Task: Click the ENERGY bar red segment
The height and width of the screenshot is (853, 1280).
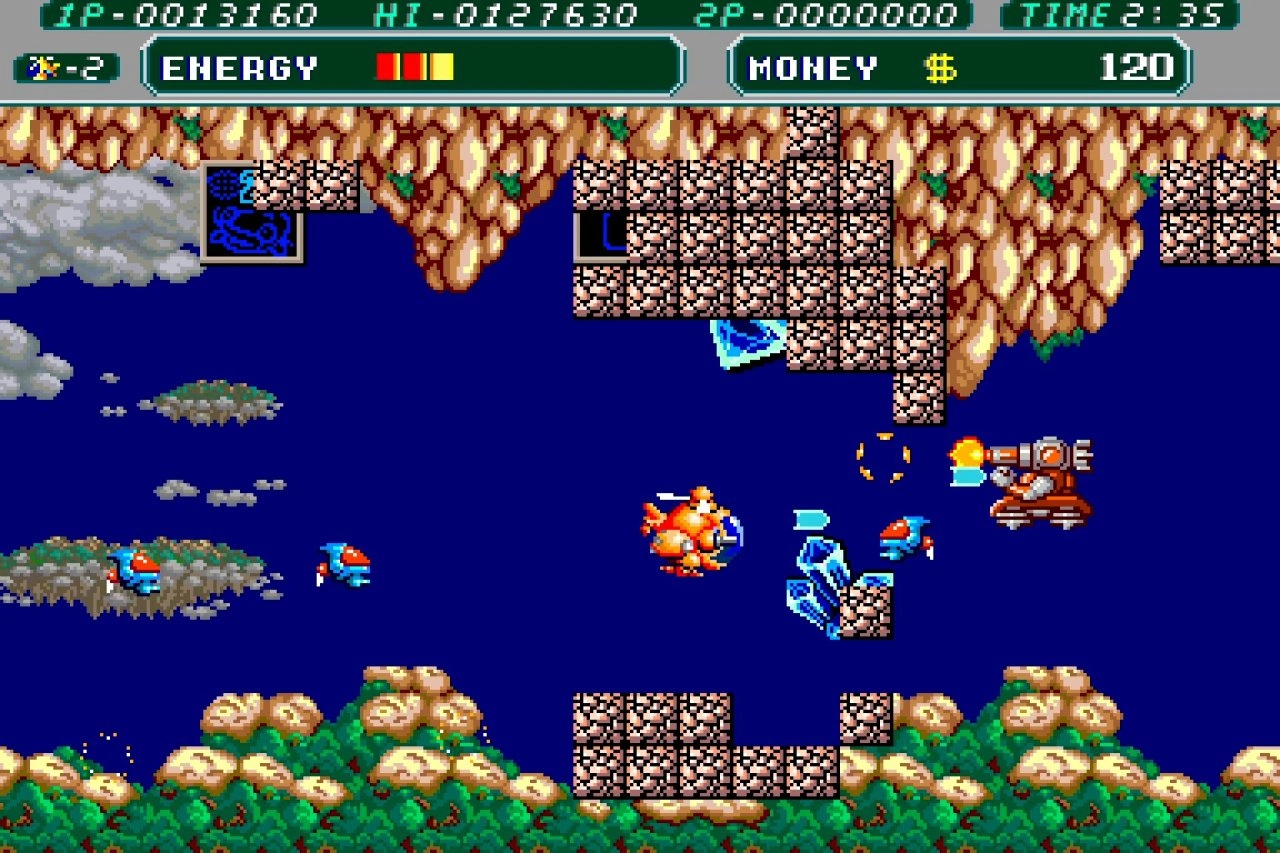Action: (388, 66)
